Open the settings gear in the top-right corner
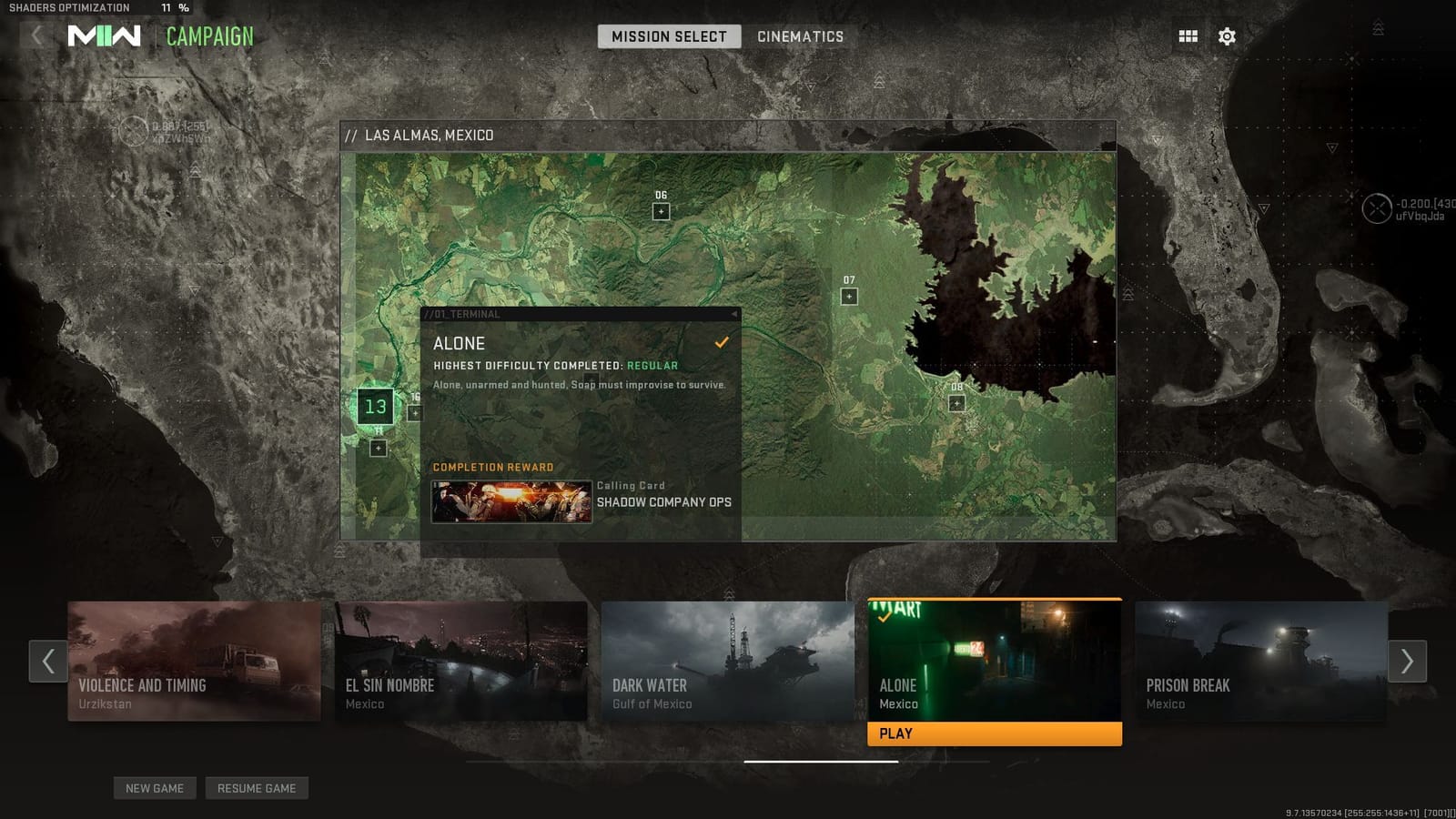 pyautogui.click(x=1227, y=36)
